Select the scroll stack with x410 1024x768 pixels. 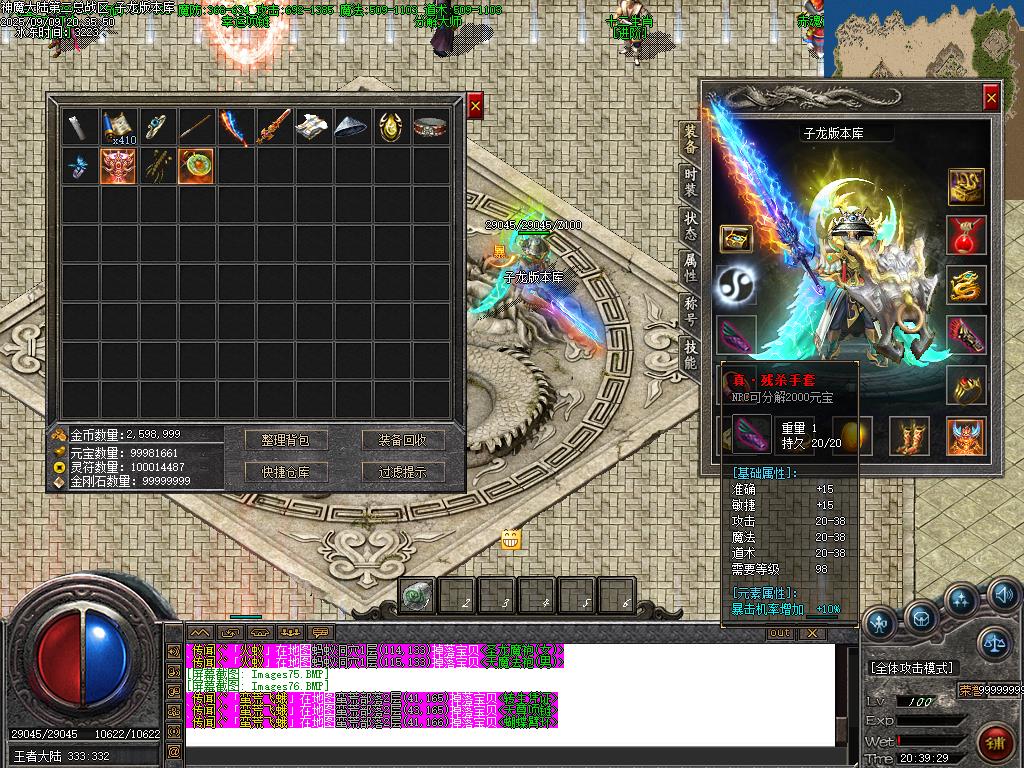pyautogui.click(x=118, y=127)
